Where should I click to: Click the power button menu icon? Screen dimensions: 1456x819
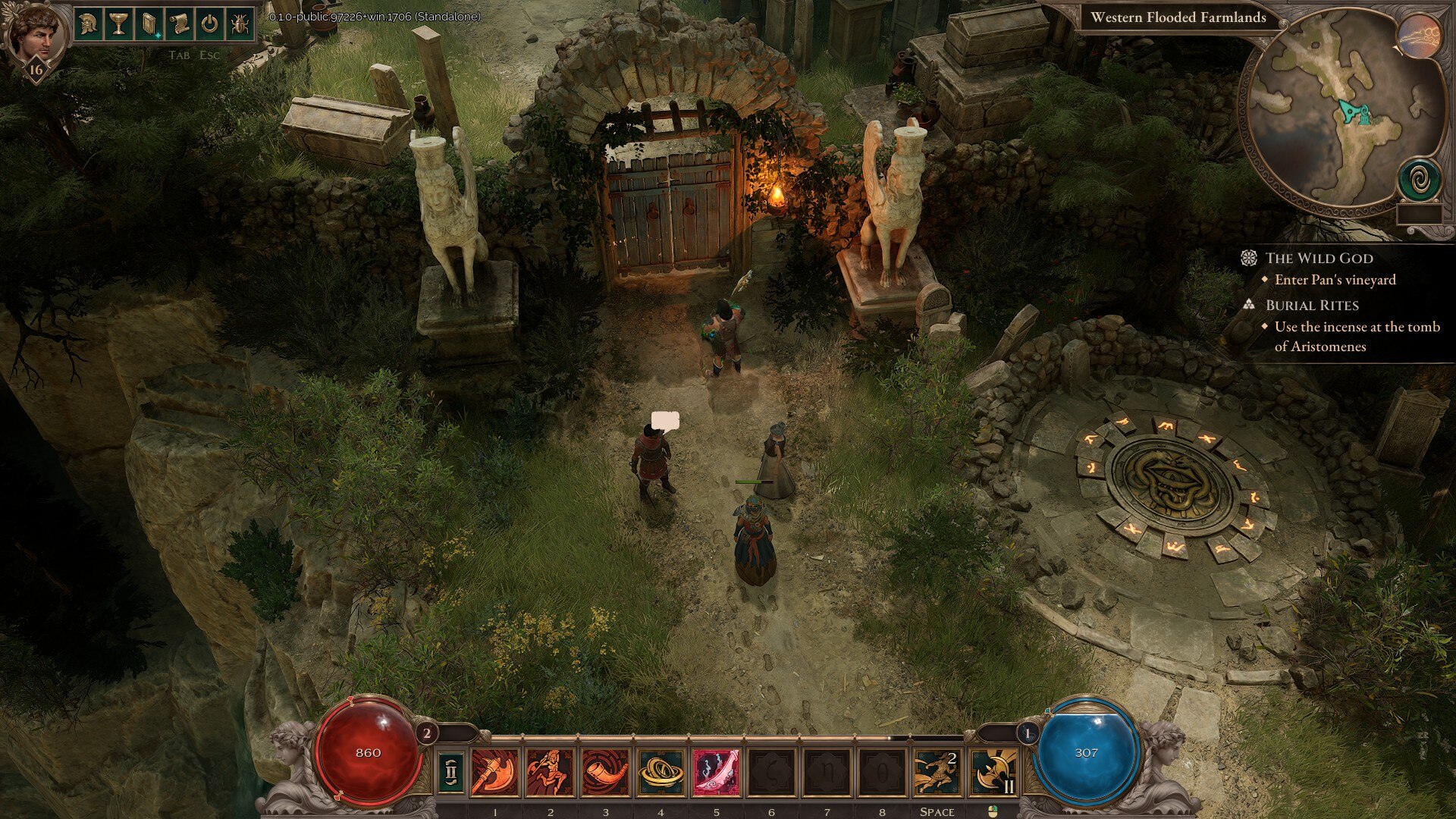pos(209,24)
